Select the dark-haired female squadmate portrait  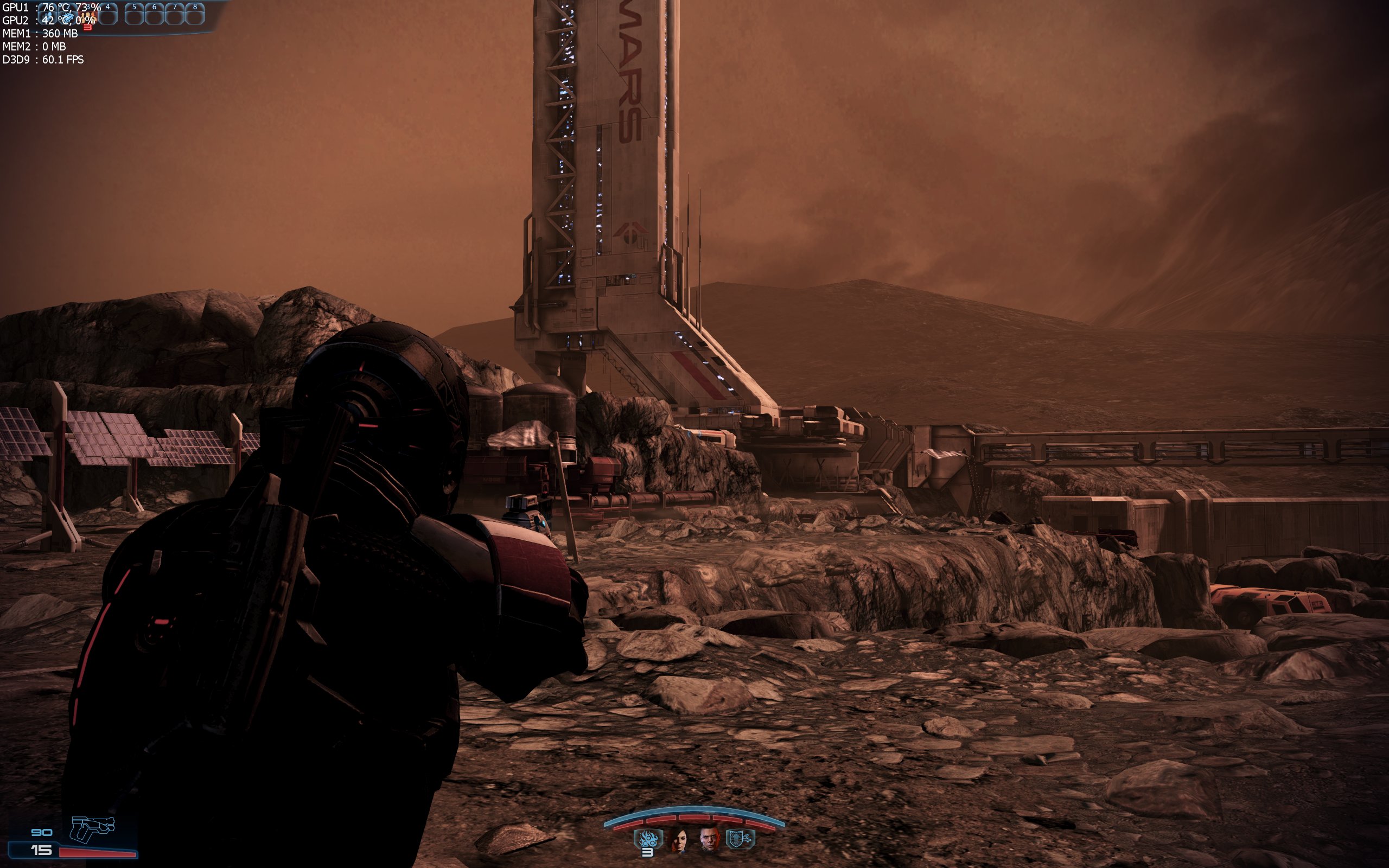click(679, 839)
